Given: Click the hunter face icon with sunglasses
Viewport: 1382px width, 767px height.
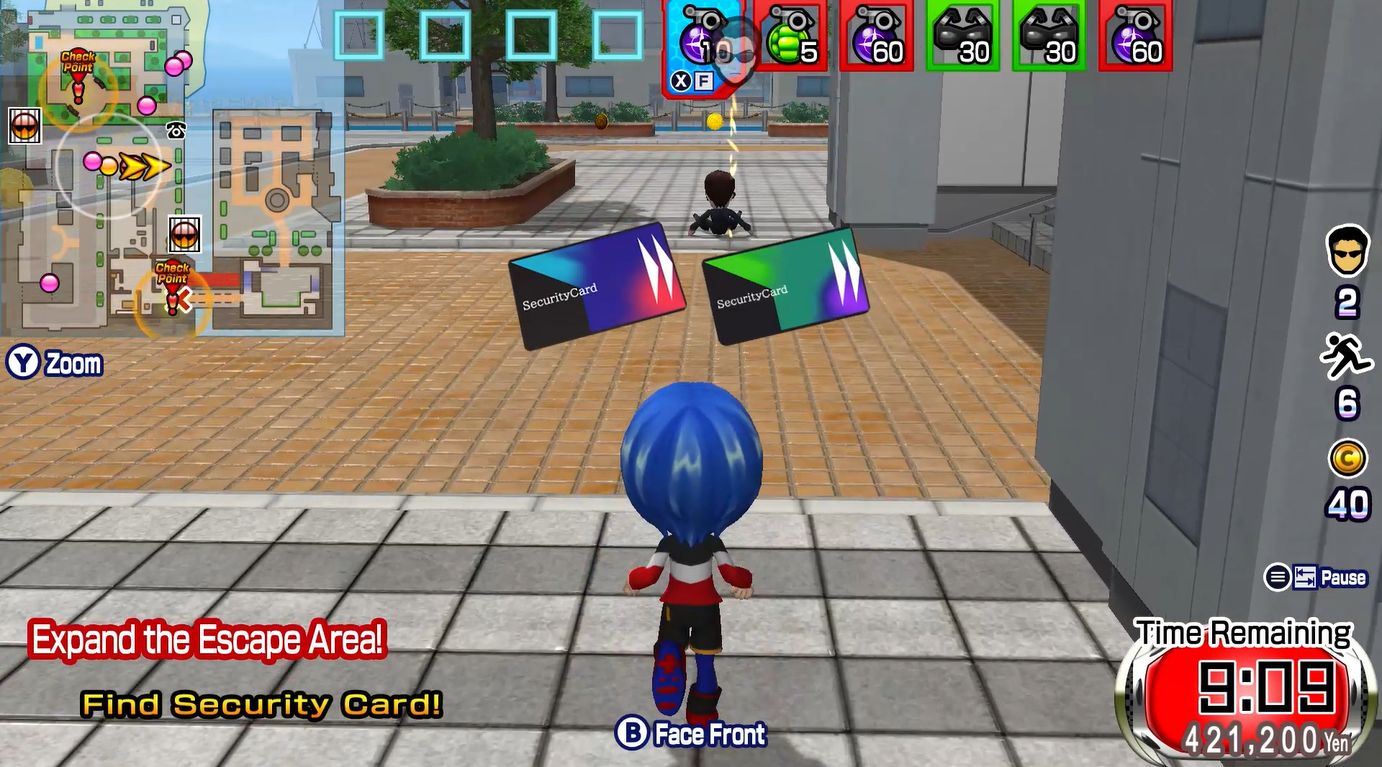Looking at the screenshot, I should click(x=1347, y=251).
